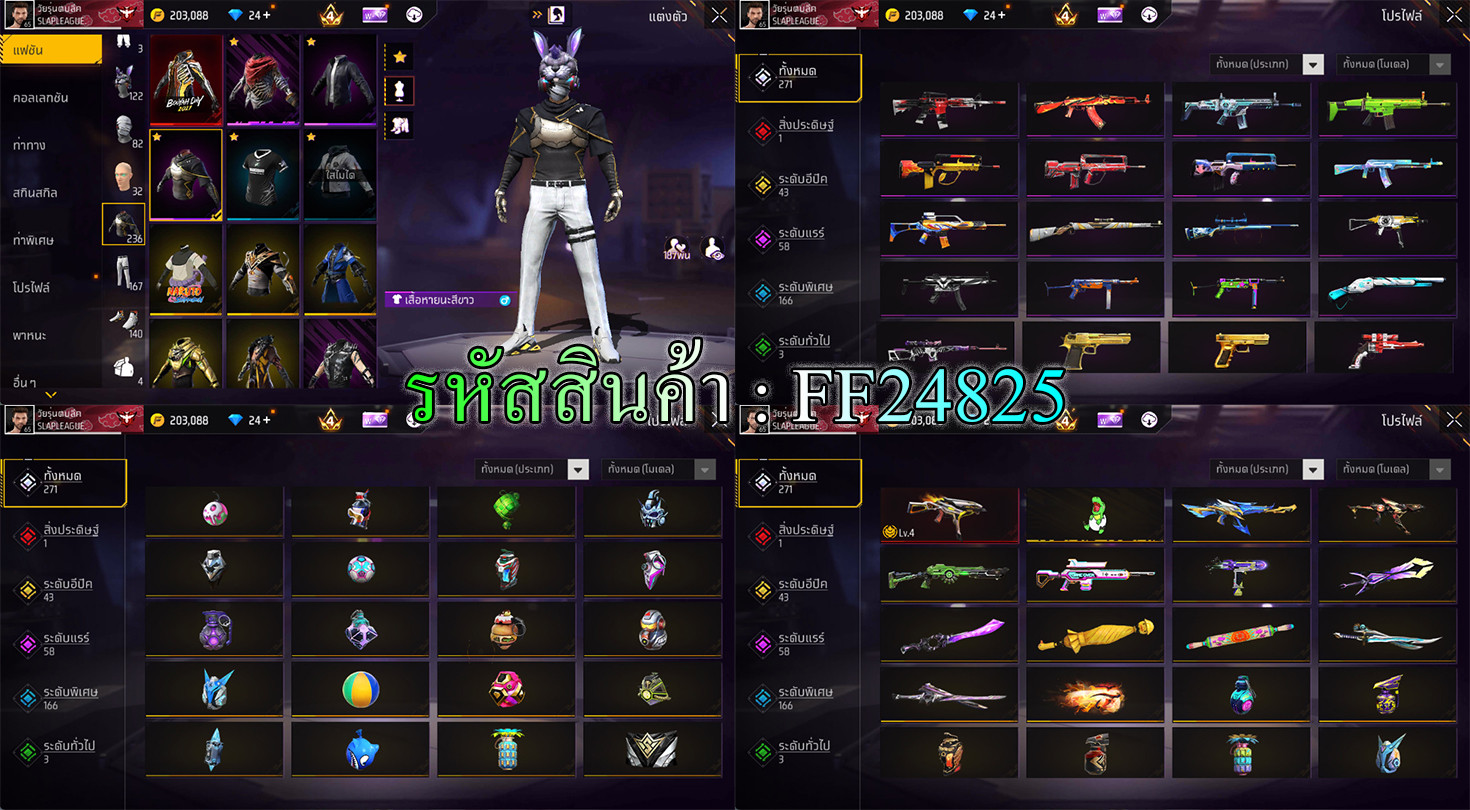Close the แต่งตัว screen

[x=719, y=15]
